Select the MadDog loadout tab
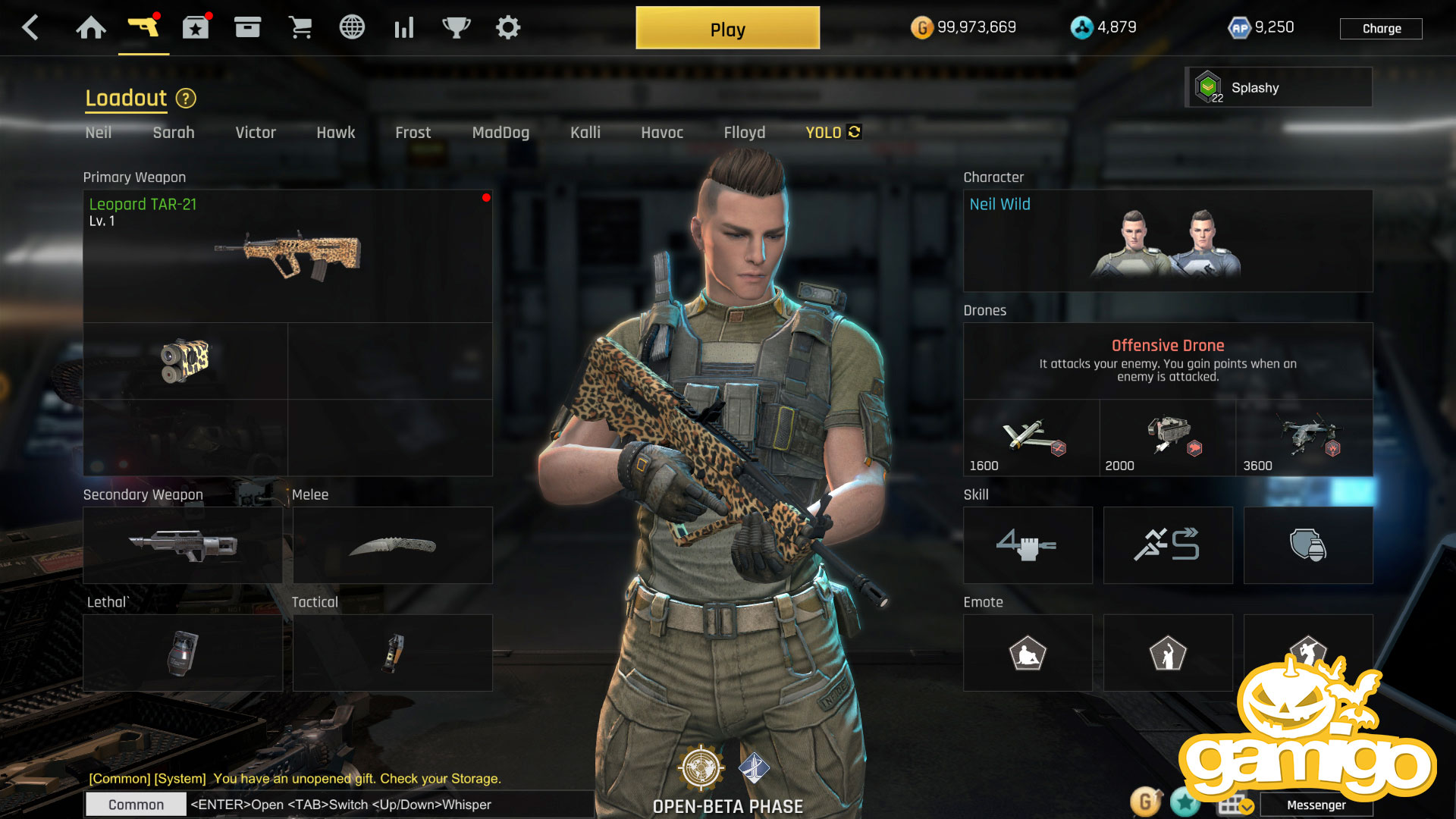This screenshot has height=819, width=1456. click(x=500, y=133)
